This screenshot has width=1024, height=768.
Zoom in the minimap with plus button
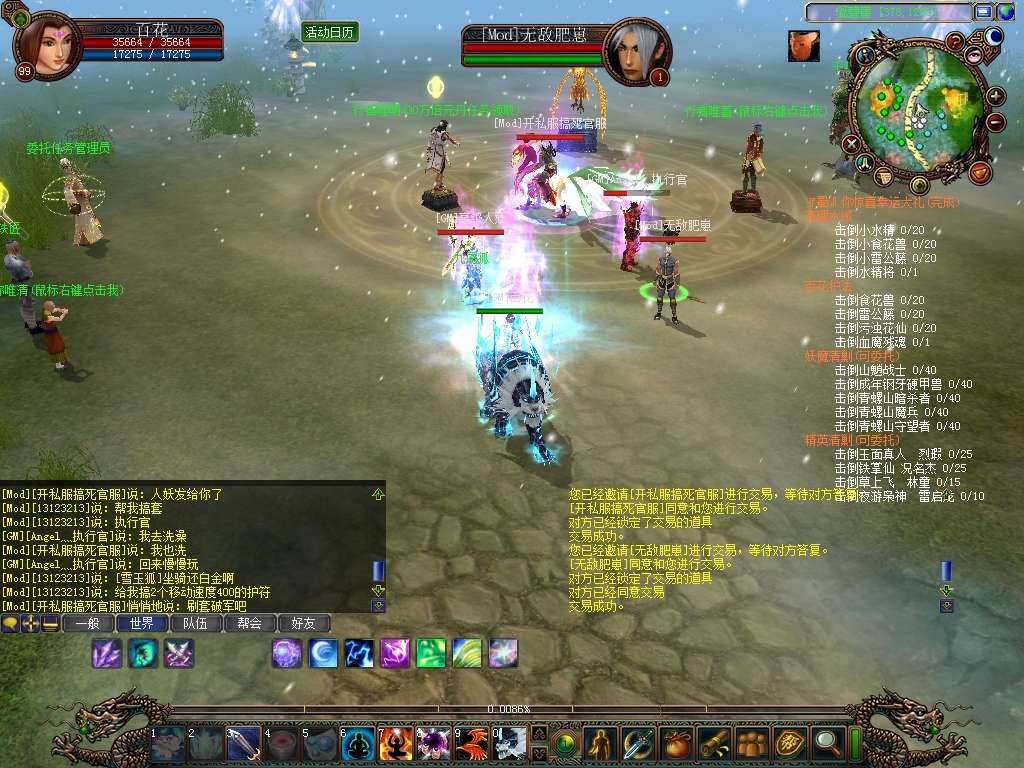coord(995,97)
